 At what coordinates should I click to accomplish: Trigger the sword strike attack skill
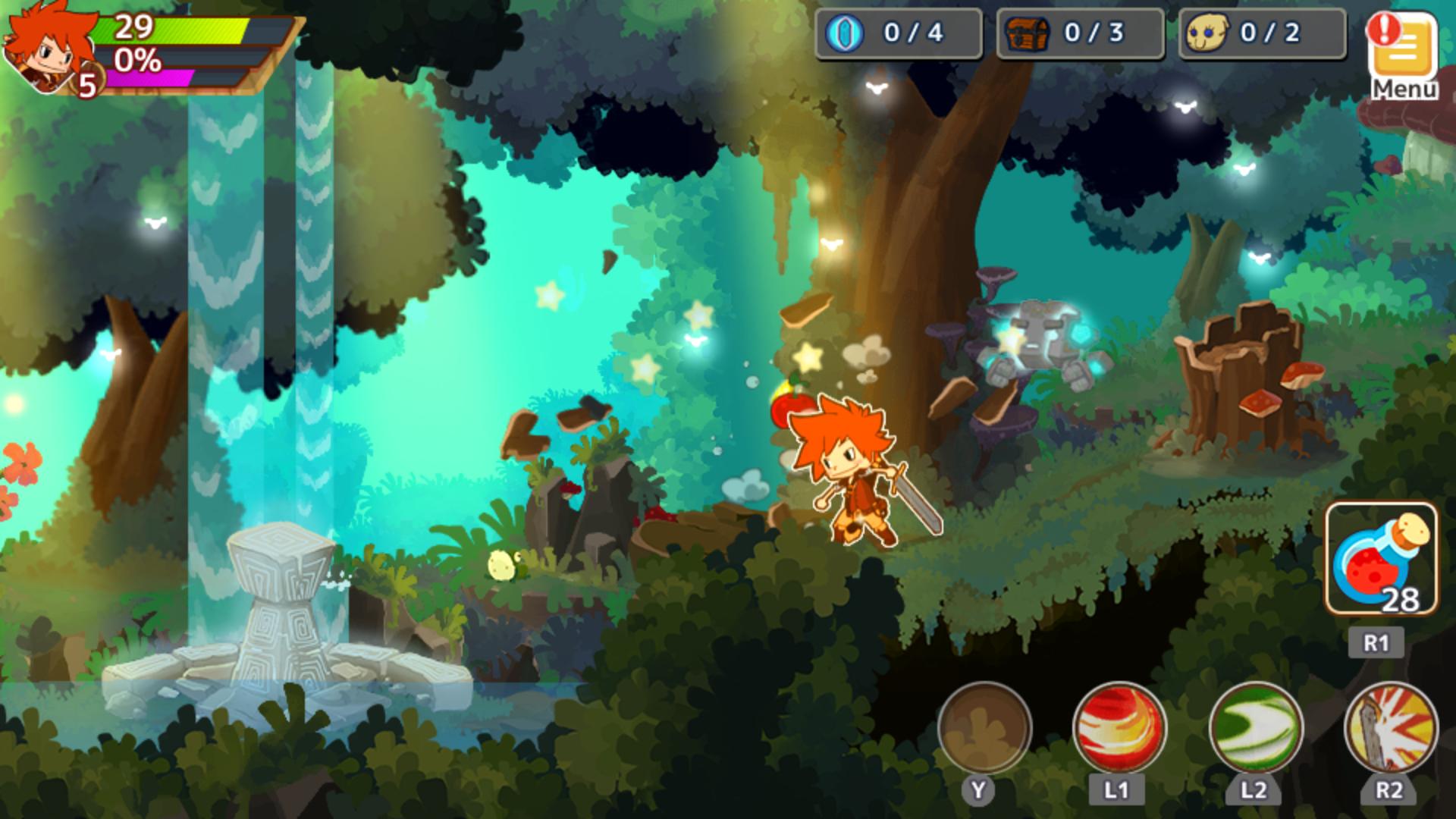[x=1390, y=728]
